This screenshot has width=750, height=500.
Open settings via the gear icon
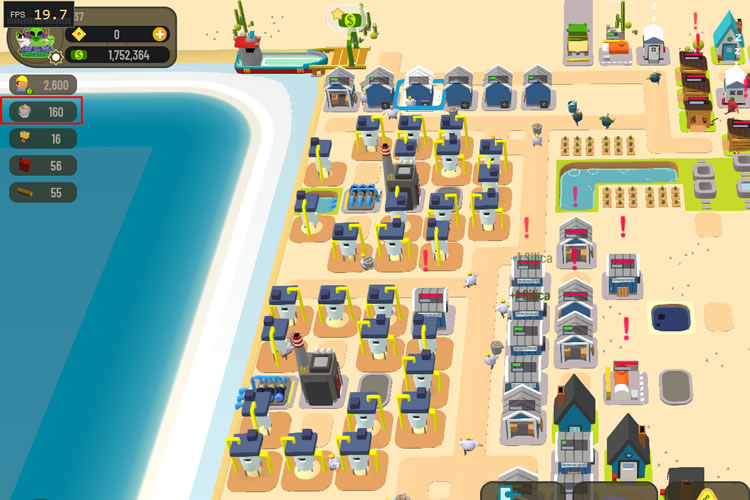[55, 57]
